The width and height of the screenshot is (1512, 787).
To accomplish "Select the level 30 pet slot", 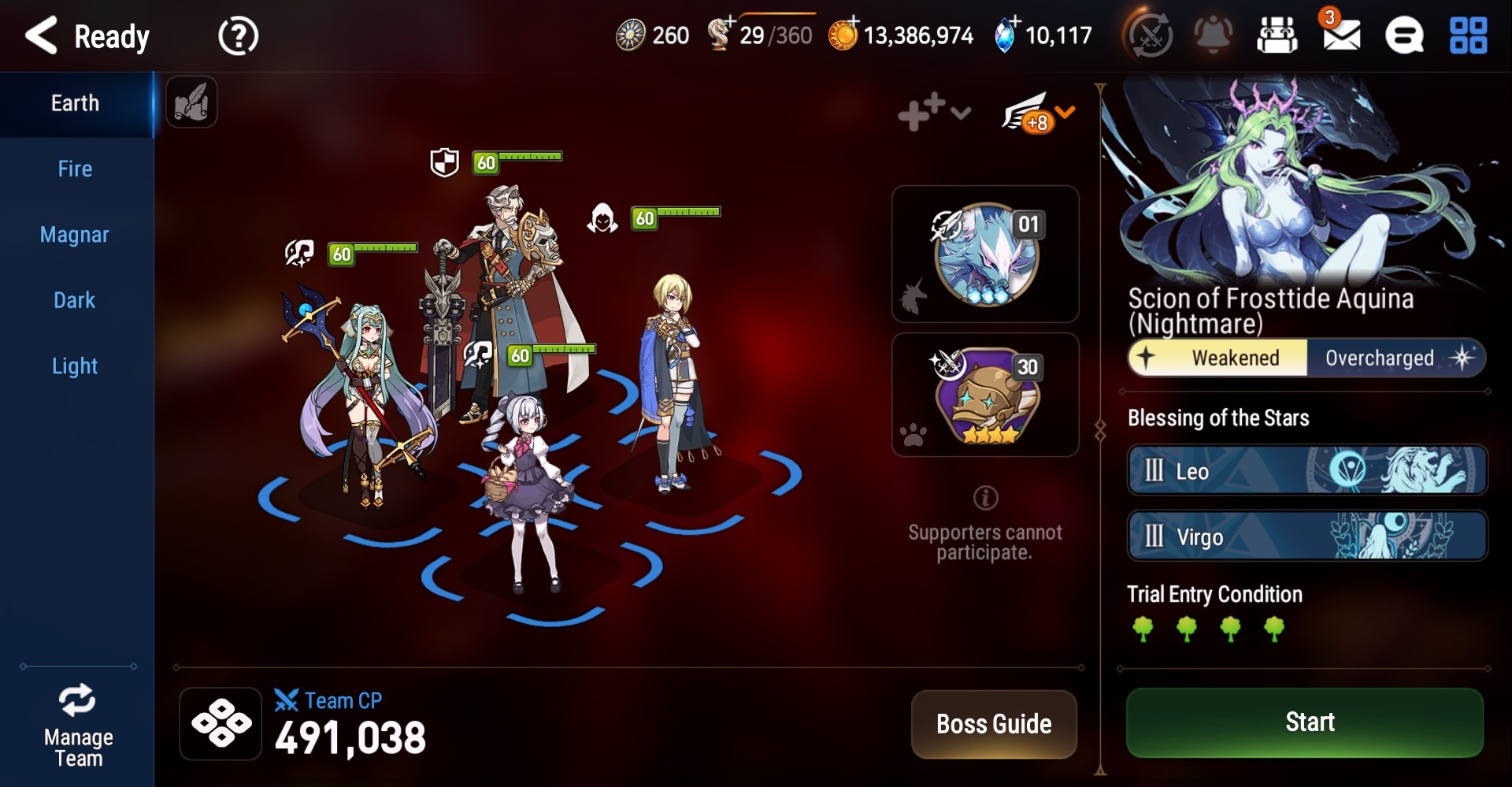I will (985, 395).
